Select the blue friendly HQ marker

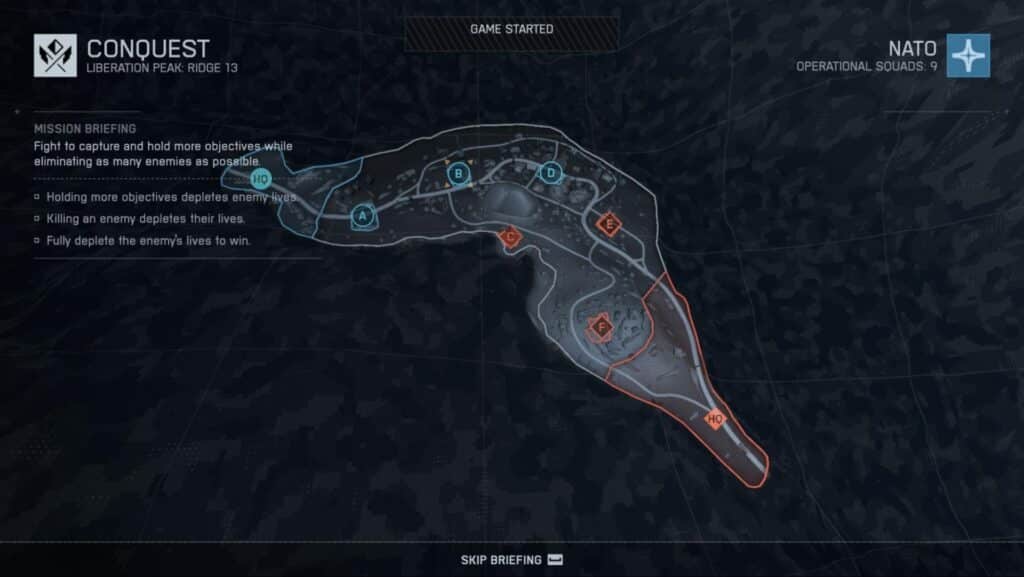[260, 179]
